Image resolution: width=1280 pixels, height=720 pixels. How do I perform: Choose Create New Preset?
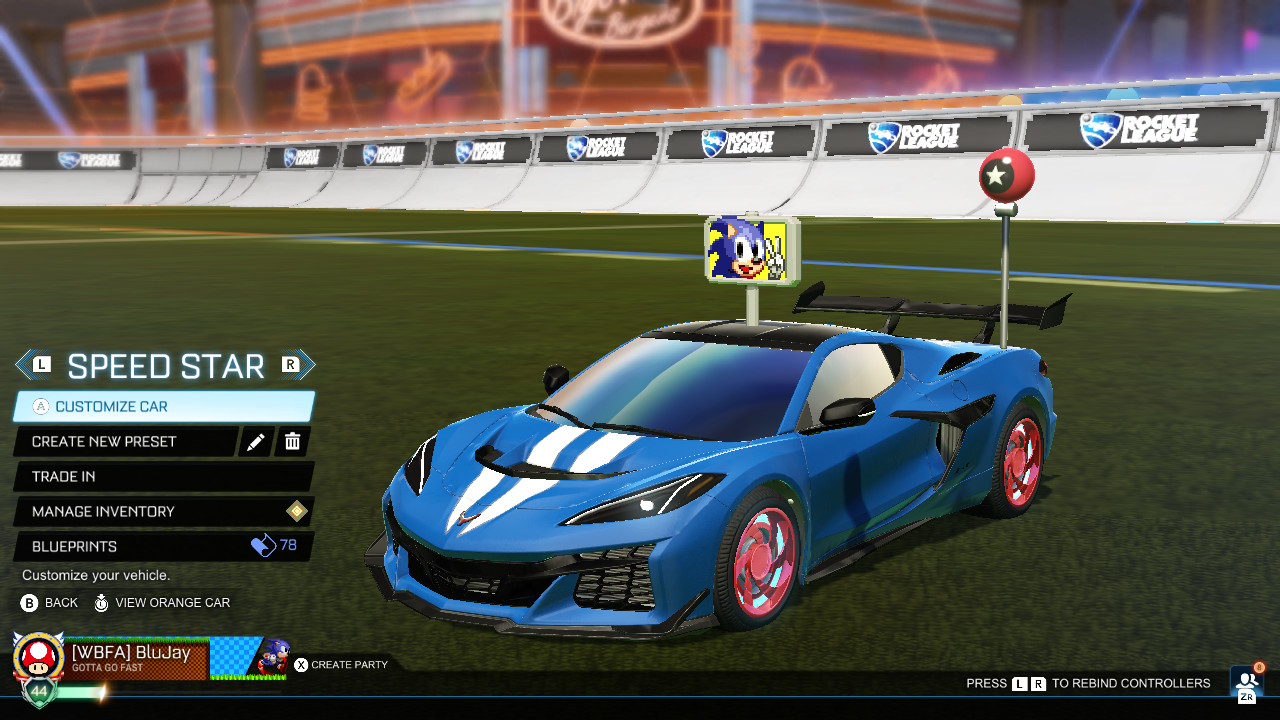click(x=125, y=442)
